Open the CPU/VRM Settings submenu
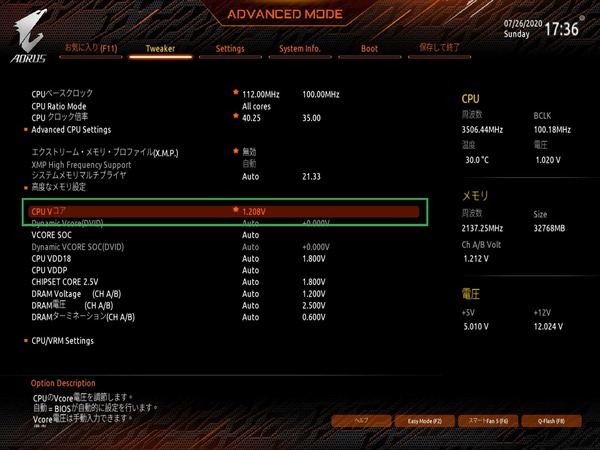 (x=62, y=341)
